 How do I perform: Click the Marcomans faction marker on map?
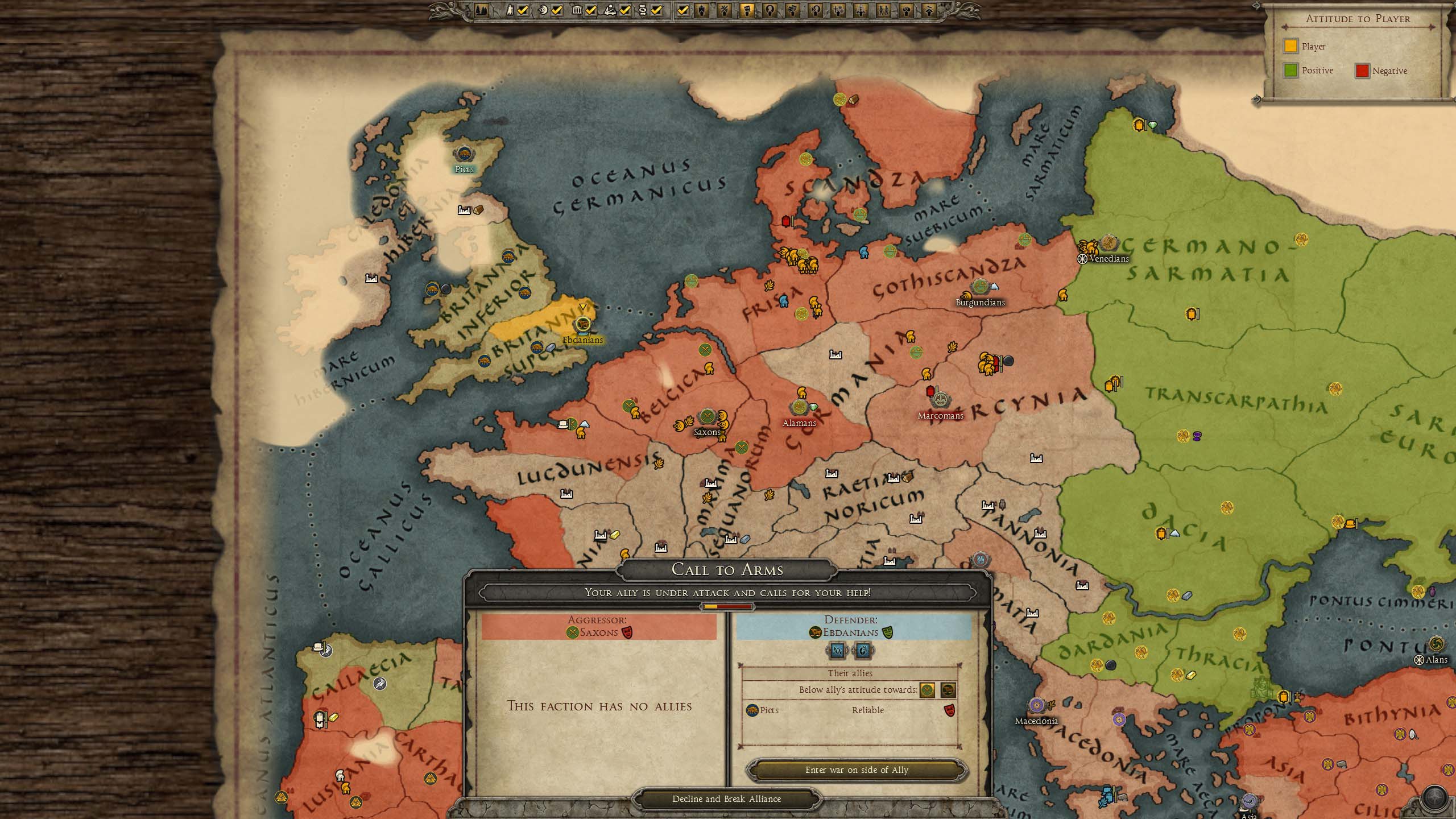pos(940,400)
